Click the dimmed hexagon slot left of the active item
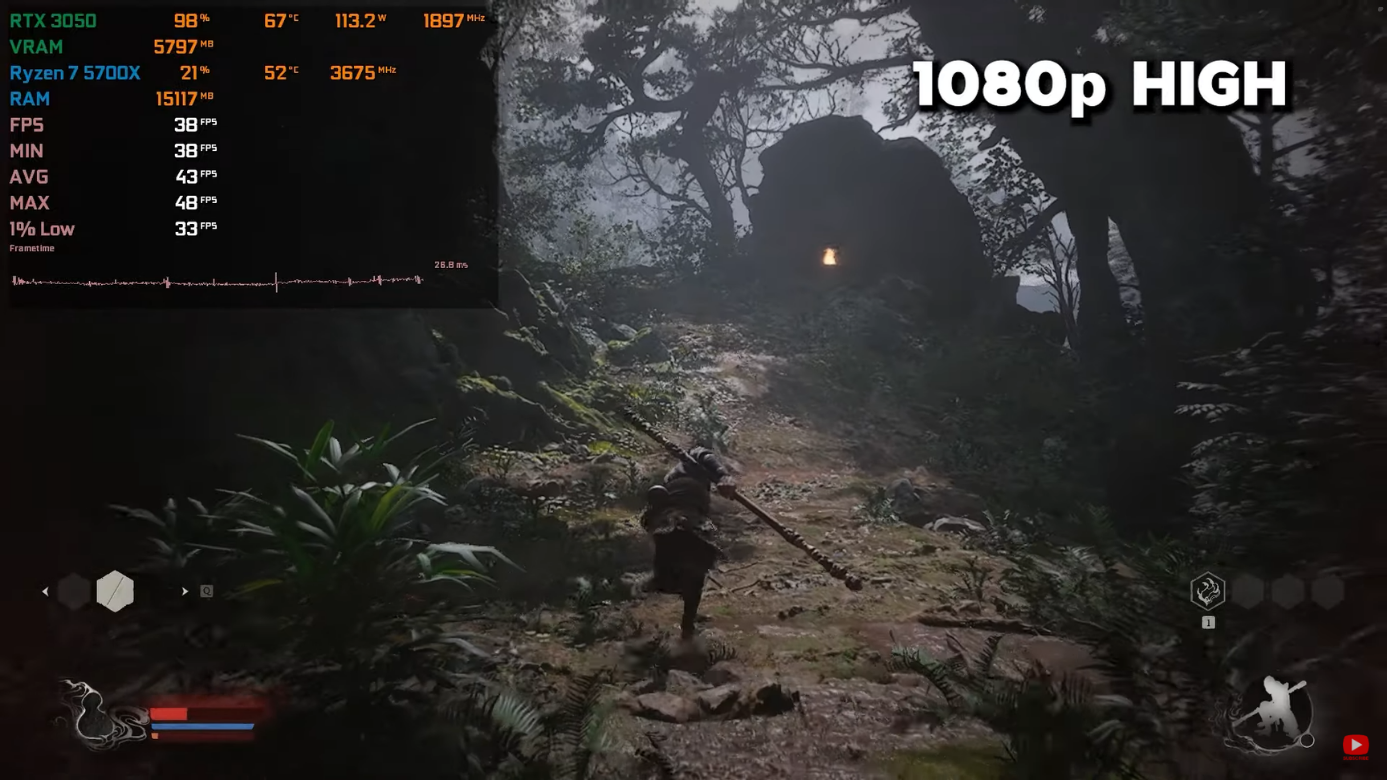This screenshot has height=781, width=1388. (72, 591)
